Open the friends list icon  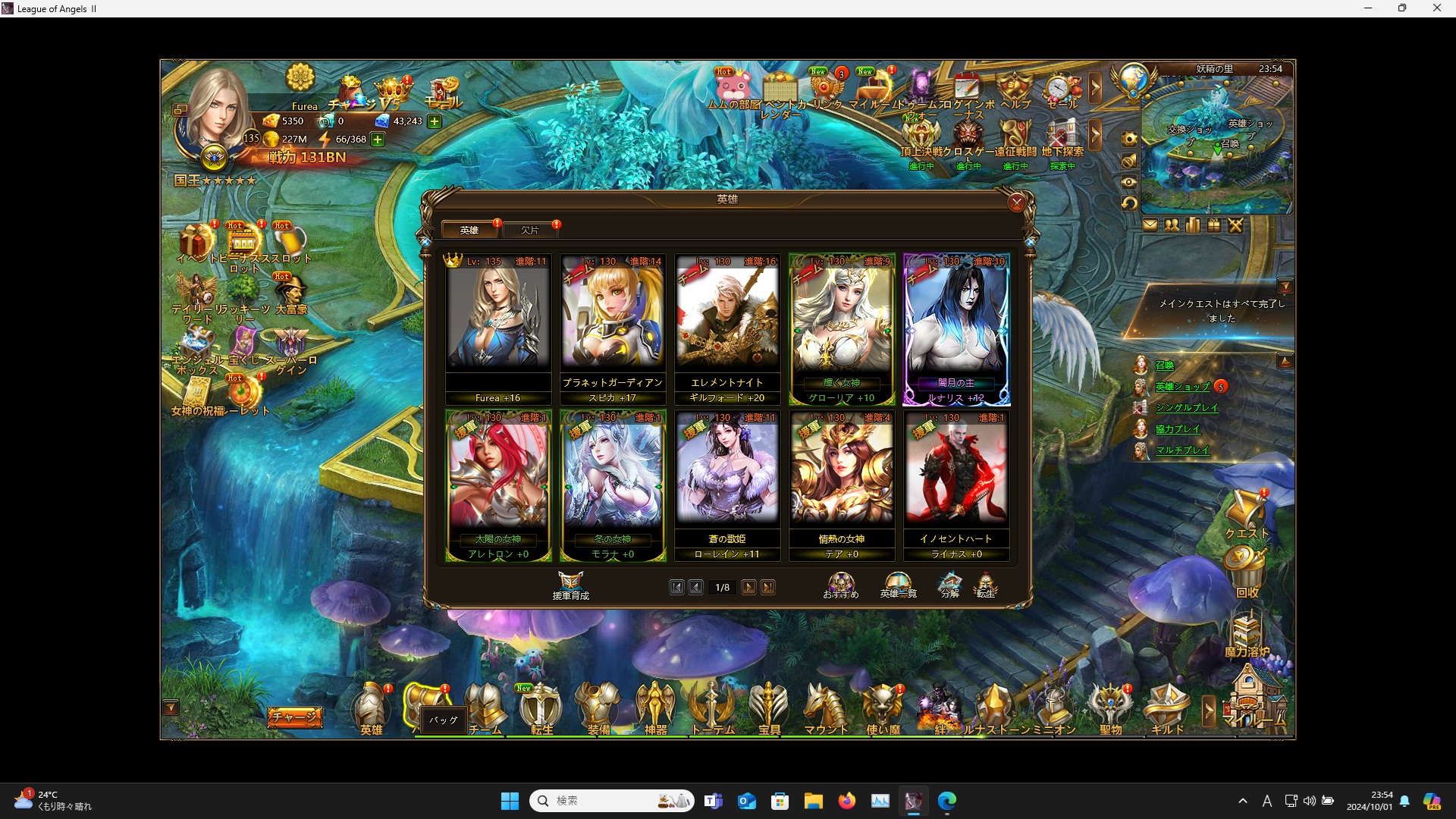(x=1171, y=224)
